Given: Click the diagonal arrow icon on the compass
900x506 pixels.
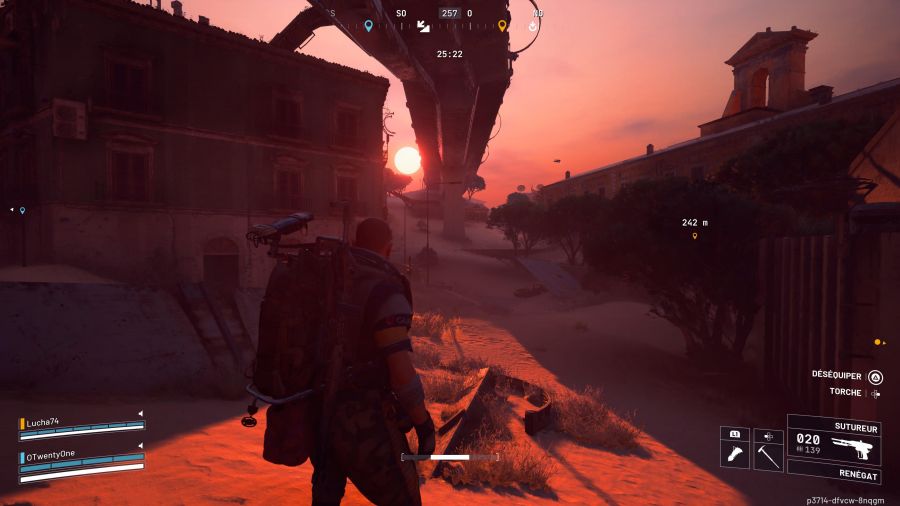Looking at the screenshot, I should tap(423, 26).
